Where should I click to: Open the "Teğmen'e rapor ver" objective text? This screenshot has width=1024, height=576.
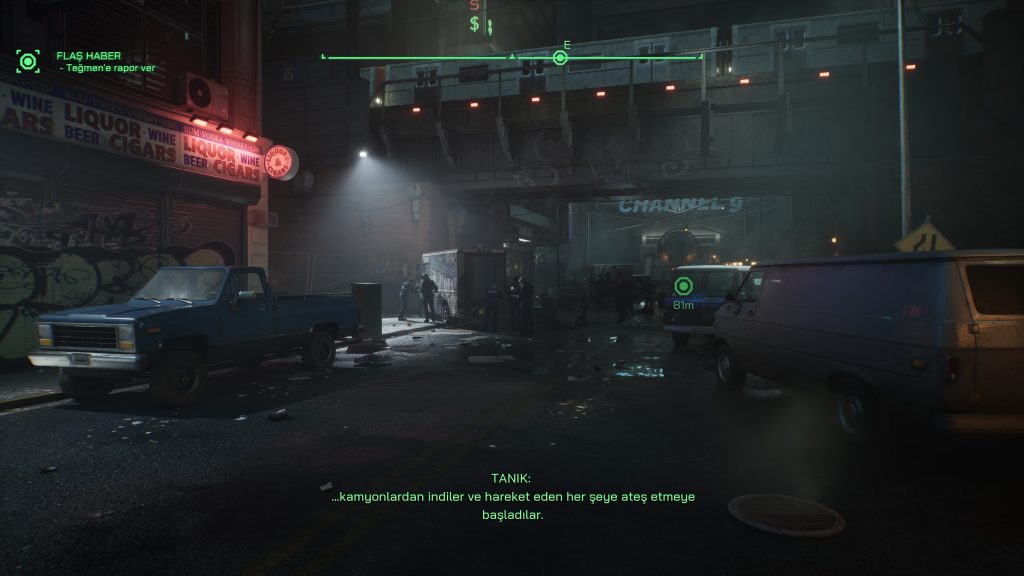point(99,68)
